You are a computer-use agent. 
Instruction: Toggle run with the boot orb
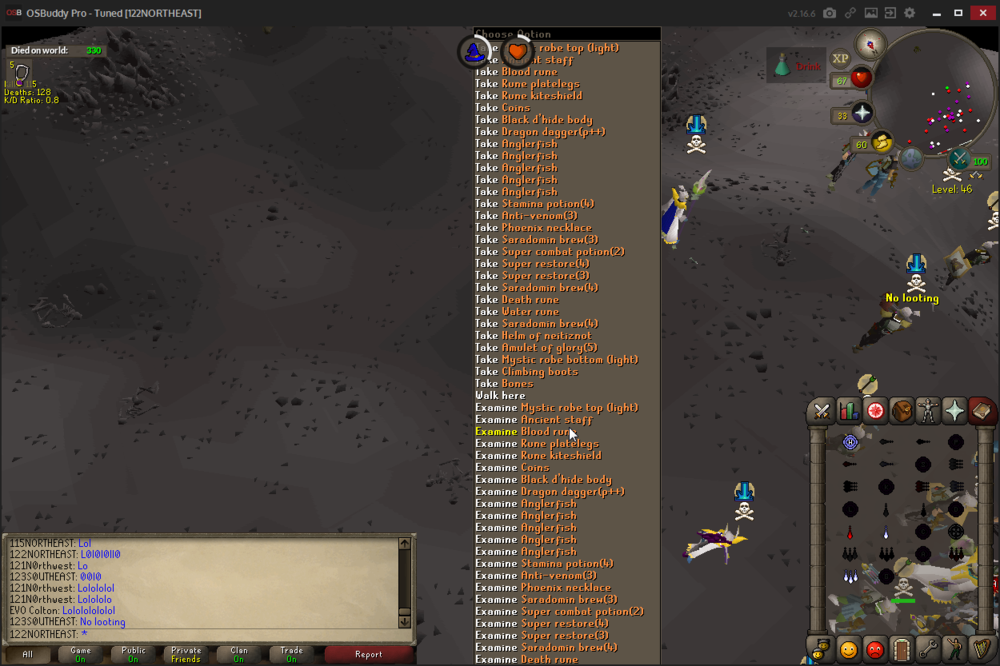[882, 143]
